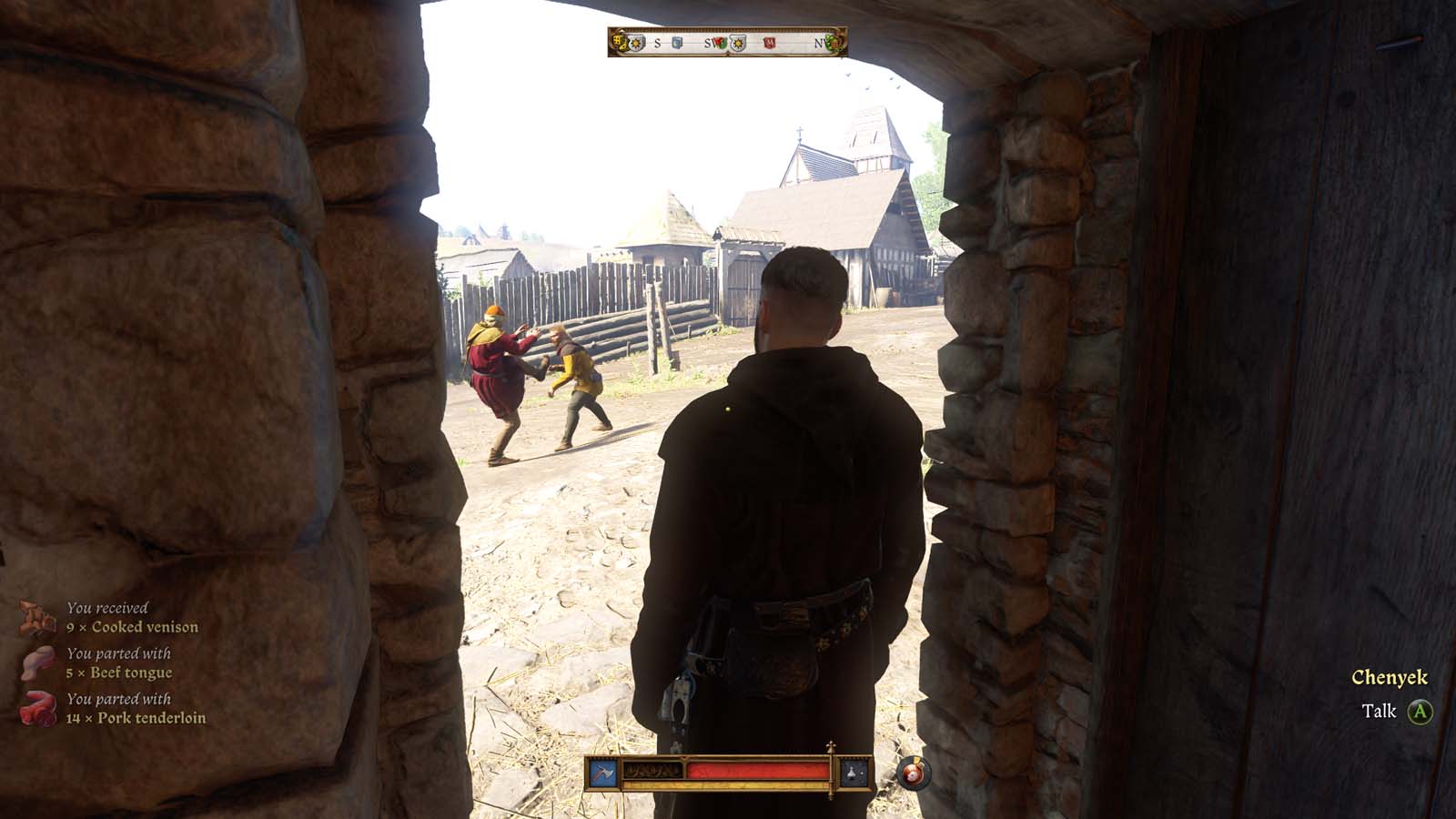
Task: Select the SW direction on the compass
Action: tap(709, 43)
